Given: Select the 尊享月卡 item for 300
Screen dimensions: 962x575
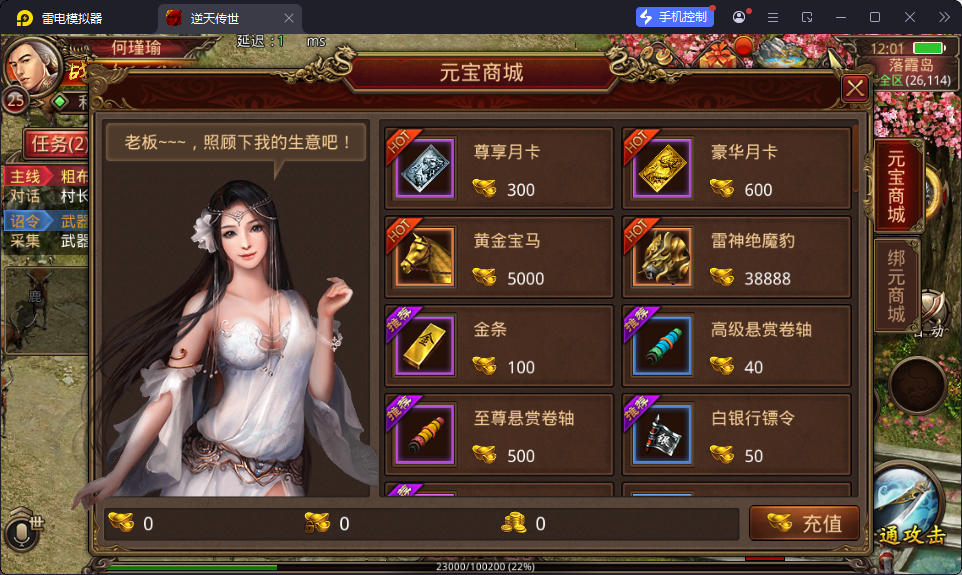Looking at the screenshot, I should pyautogui.click(x=498, y=169).
